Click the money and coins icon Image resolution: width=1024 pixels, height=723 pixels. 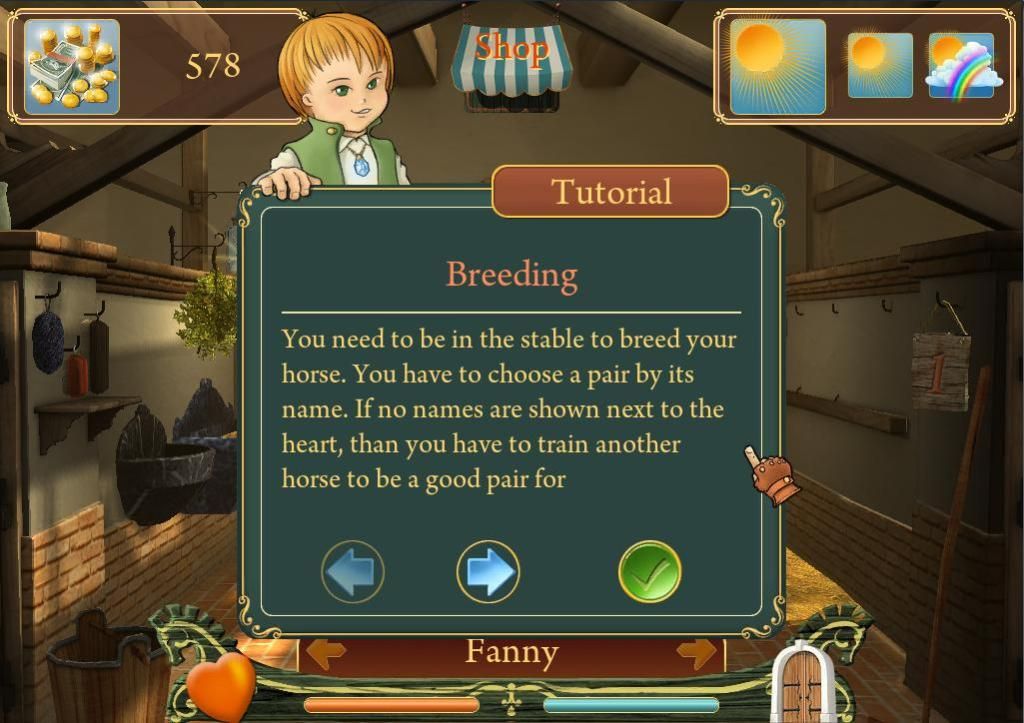pos(71,67)
